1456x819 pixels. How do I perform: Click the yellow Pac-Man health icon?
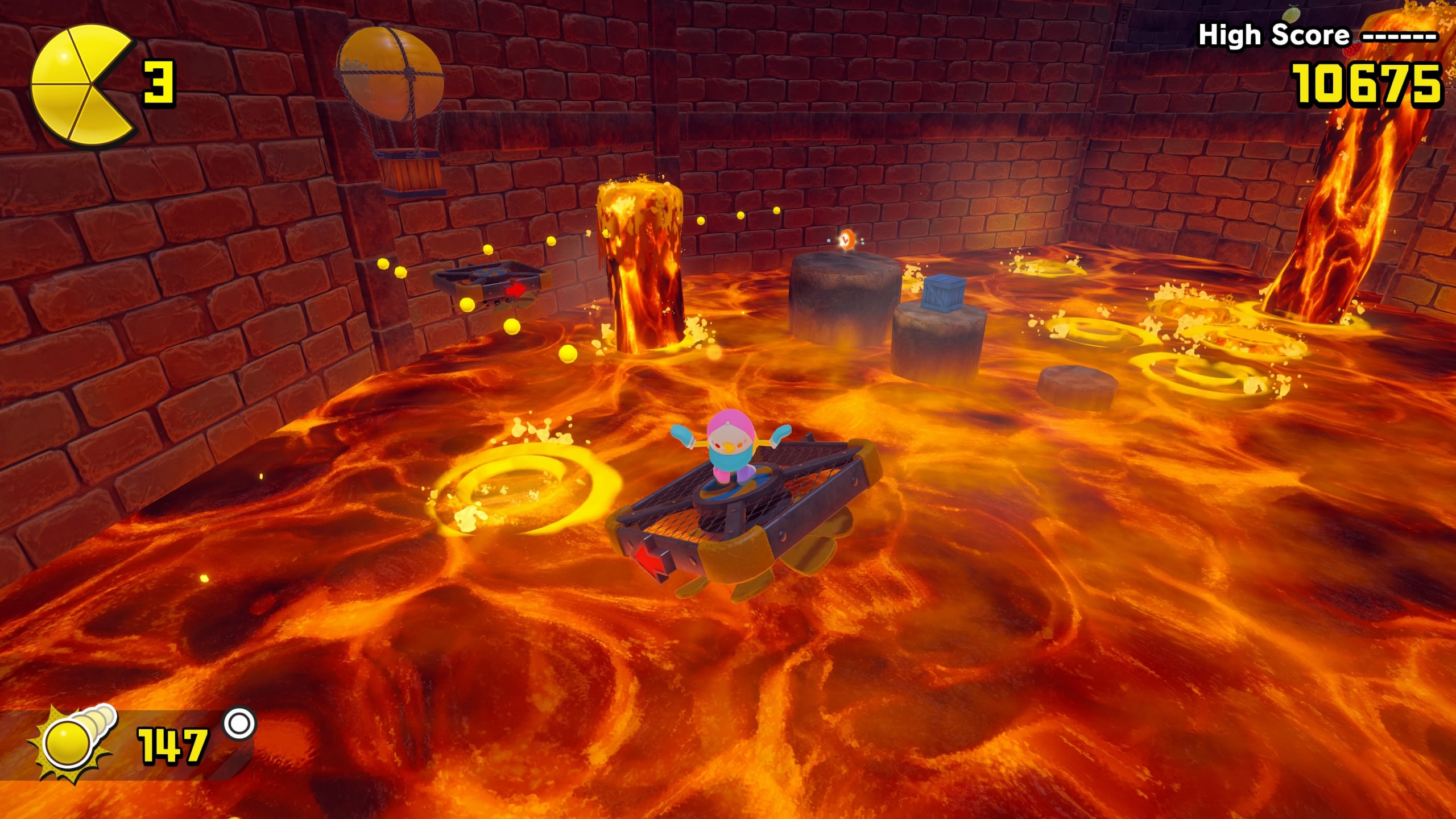(x=80, y=84)
